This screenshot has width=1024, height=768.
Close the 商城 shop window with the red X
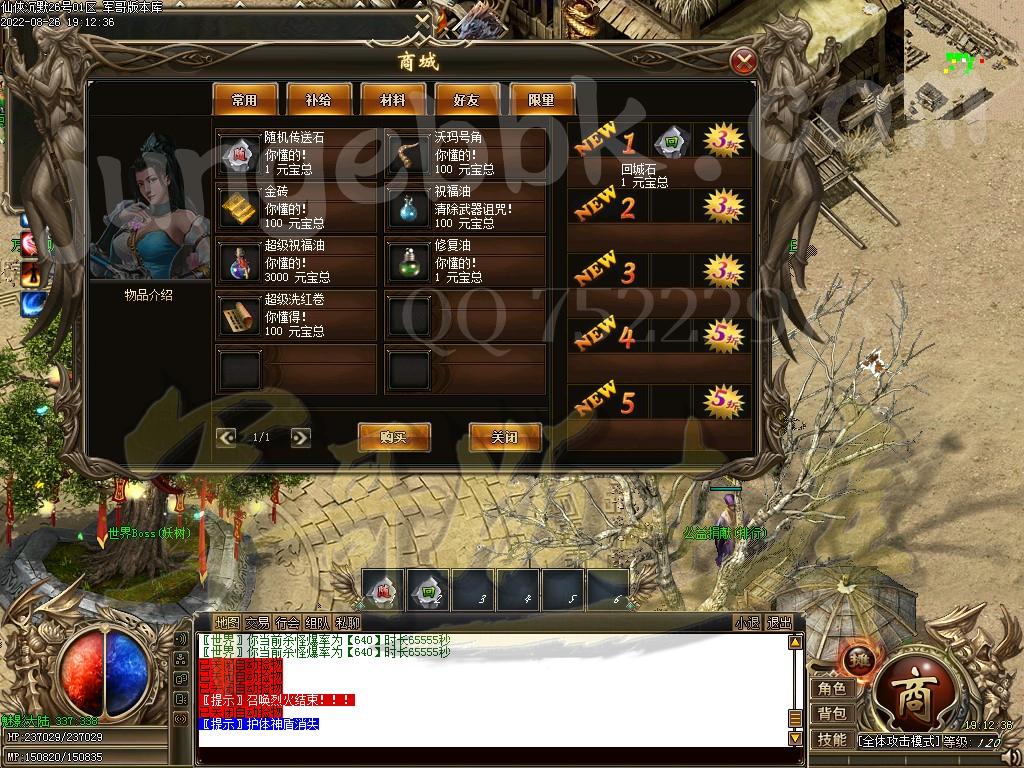pos(742,62)
